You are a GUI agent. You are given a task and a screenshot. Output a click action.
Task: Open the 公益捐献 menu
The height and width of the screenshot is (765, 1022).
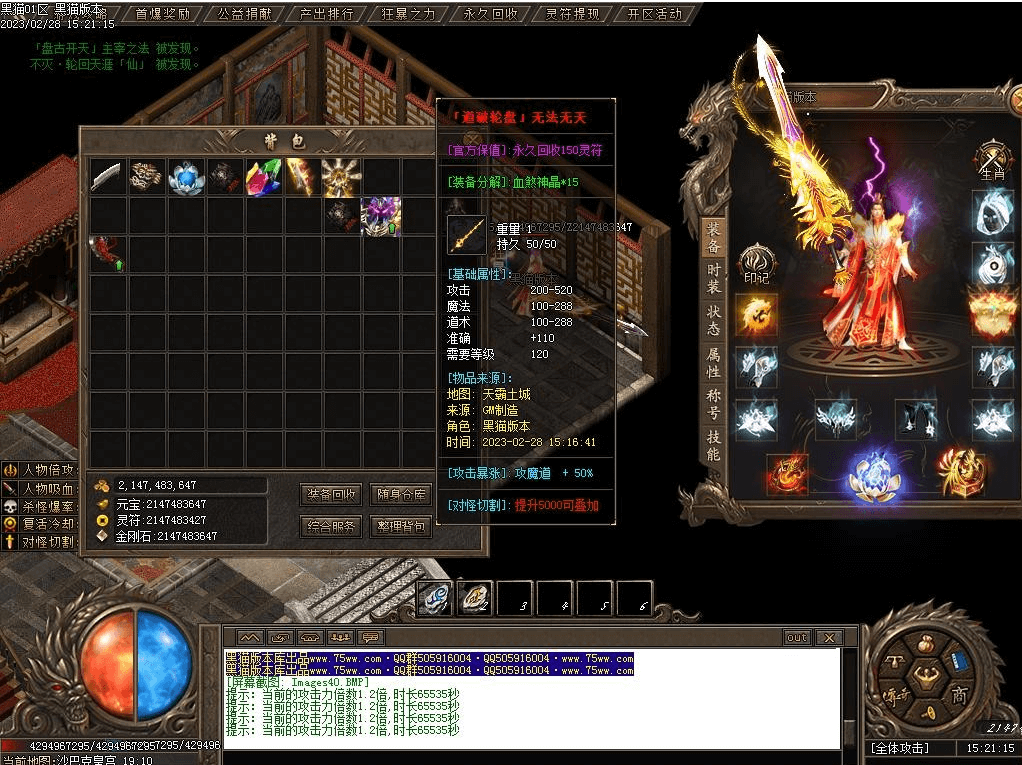click(x=244, y=14)
